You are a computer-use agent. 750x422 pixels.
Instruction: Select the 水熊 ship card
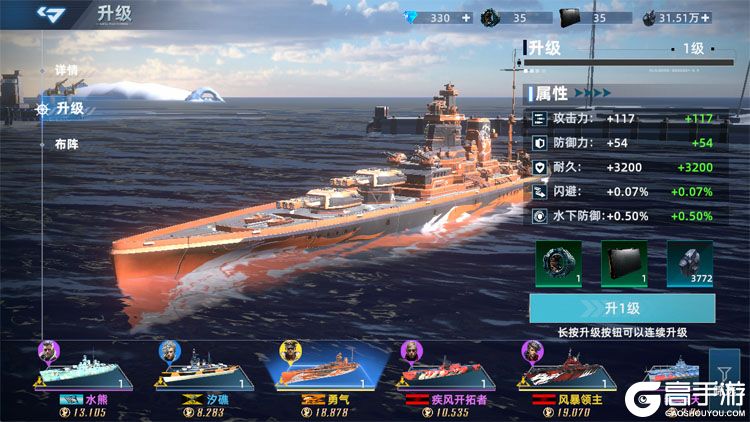pos(85,376)
